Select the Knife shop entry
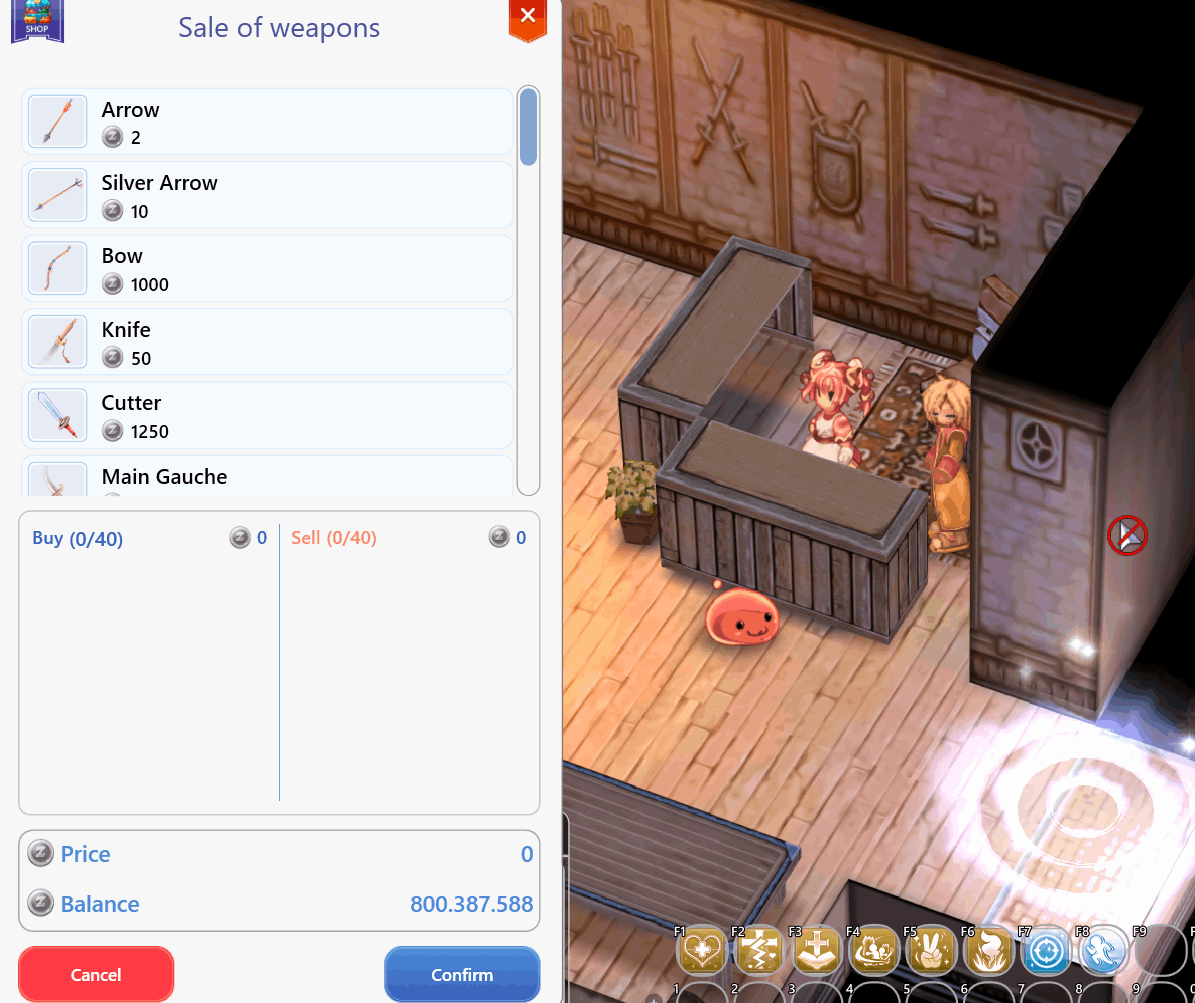This screenshot has height=1003, width=1195. [267, 342]
